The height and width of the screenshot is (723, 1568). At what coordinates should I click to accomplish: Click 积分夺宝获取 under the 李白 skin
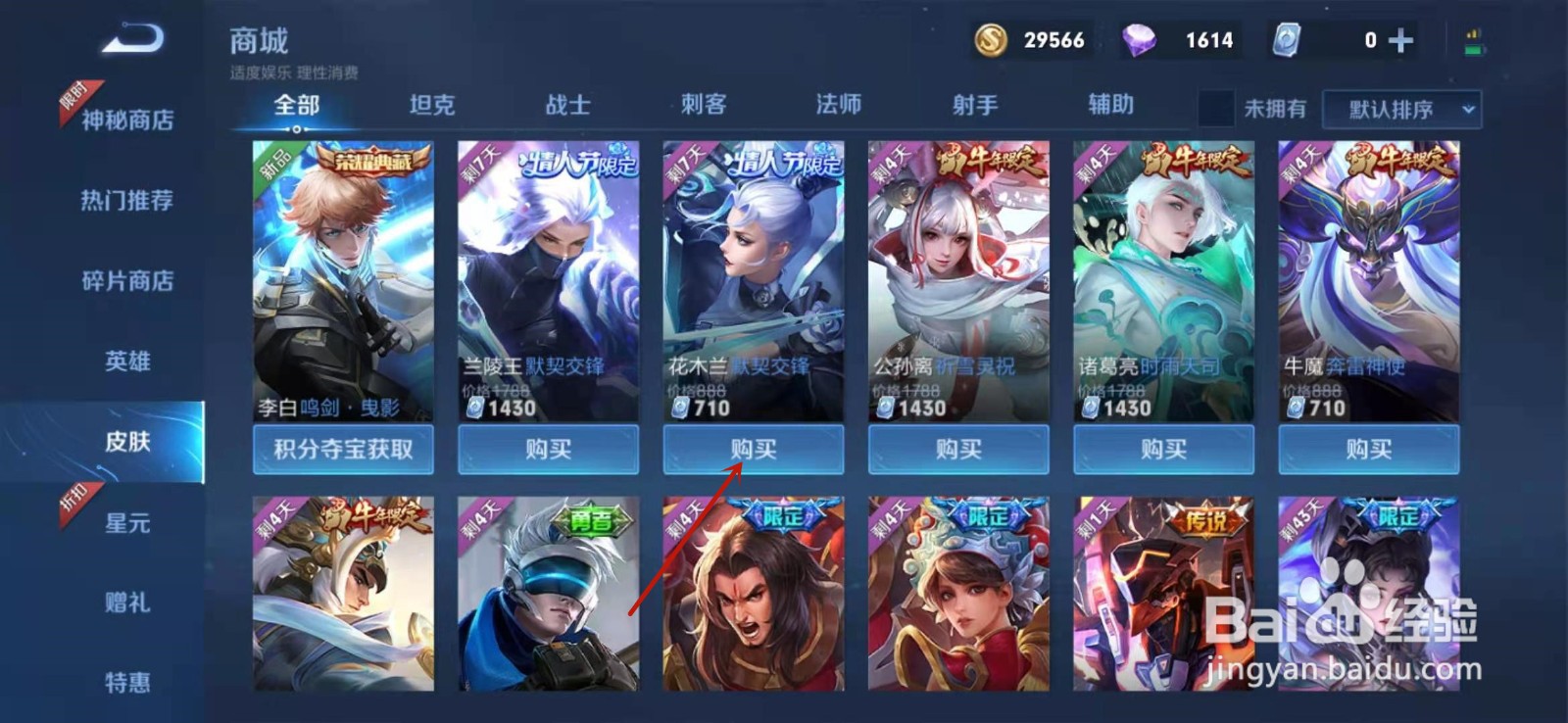344,449
